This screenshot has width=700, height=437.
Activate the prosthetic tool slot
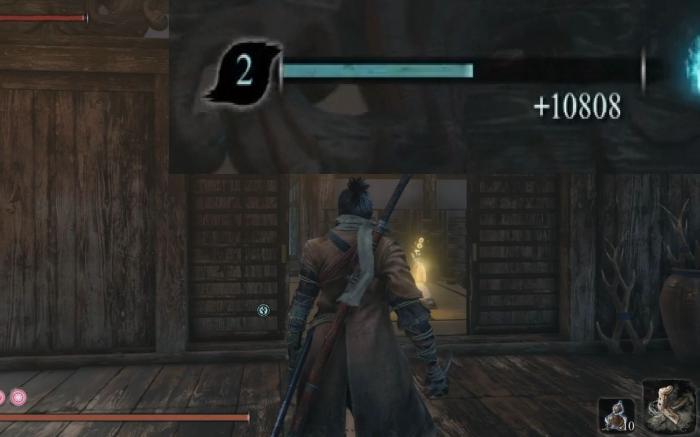point(667,405)
